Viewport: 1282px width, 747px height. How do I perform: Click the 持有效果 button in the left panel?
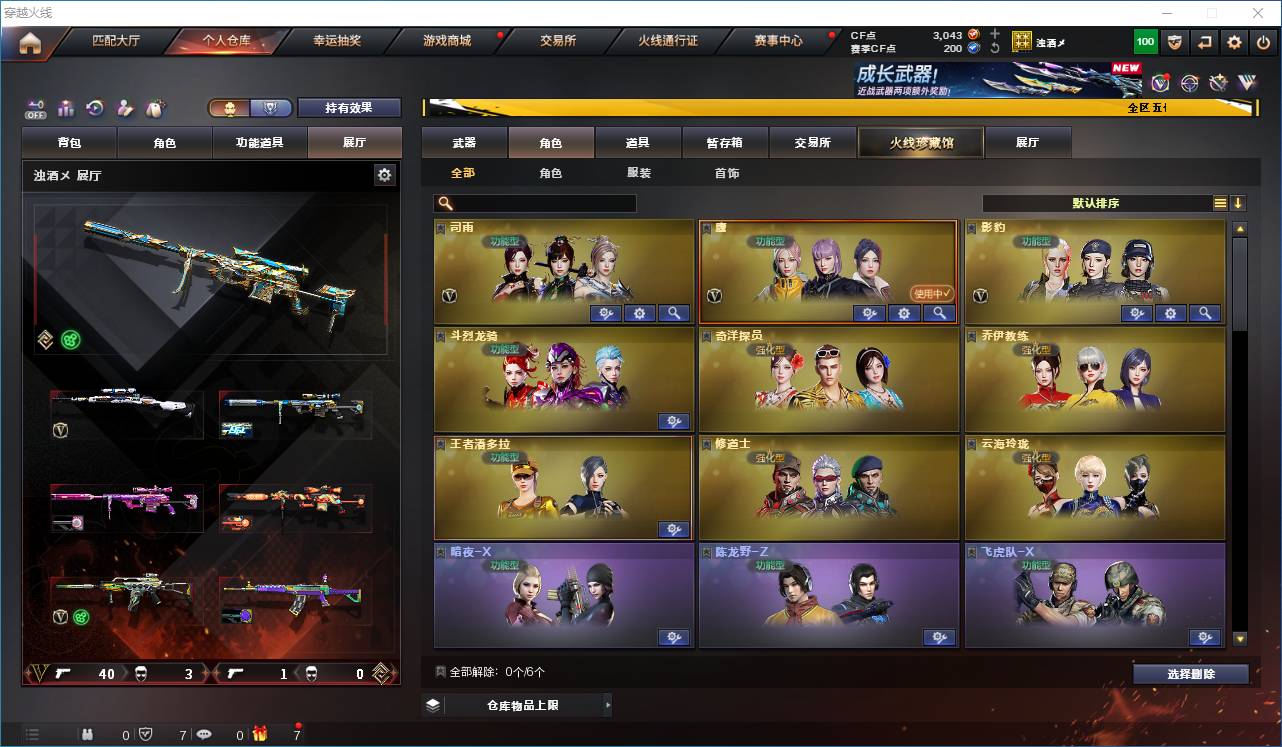[348, 106]
